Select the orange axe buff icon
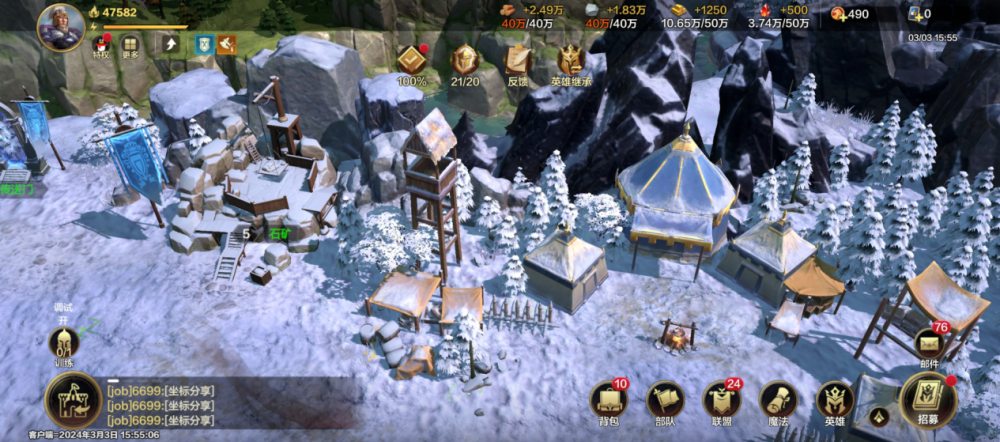Screen dimensions: 1000x442 coord(227,44)
